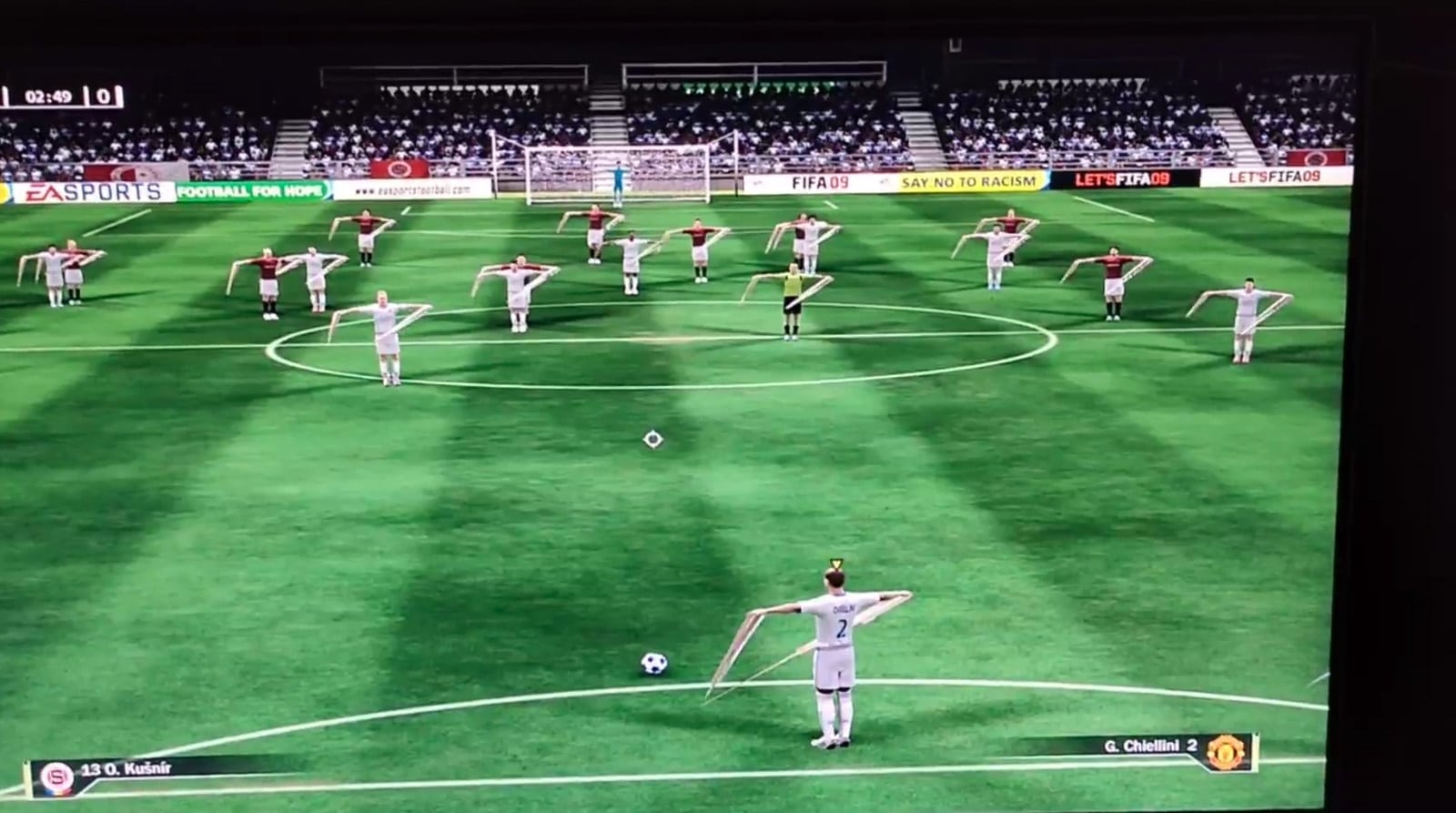Click the Sparta club crest icon
The width and height of the screenshot is (1456, 813).
point(56,777)
